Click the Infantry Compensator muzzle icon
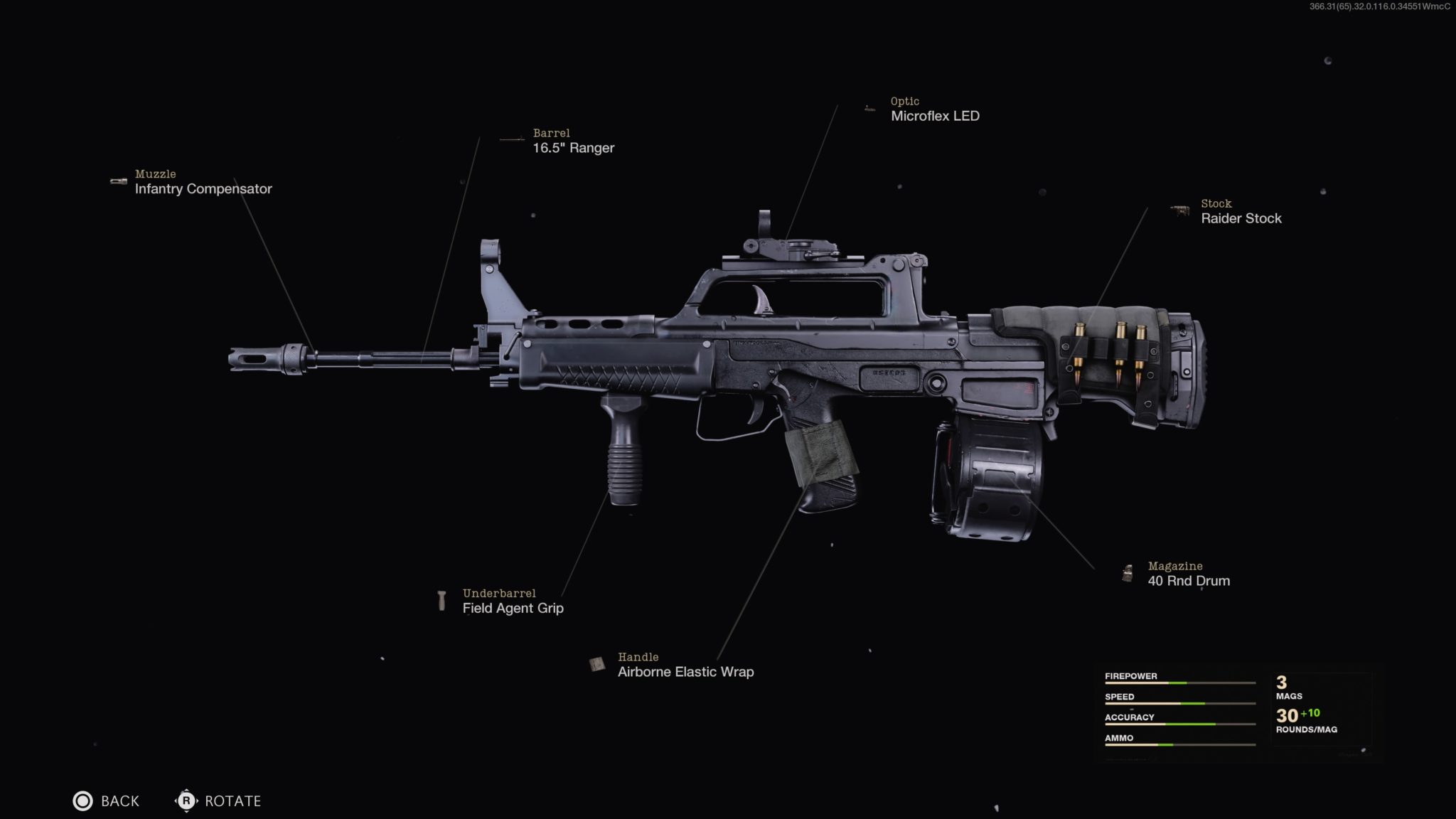Screen dimensions: 1456x819 (x=117, y=179)
